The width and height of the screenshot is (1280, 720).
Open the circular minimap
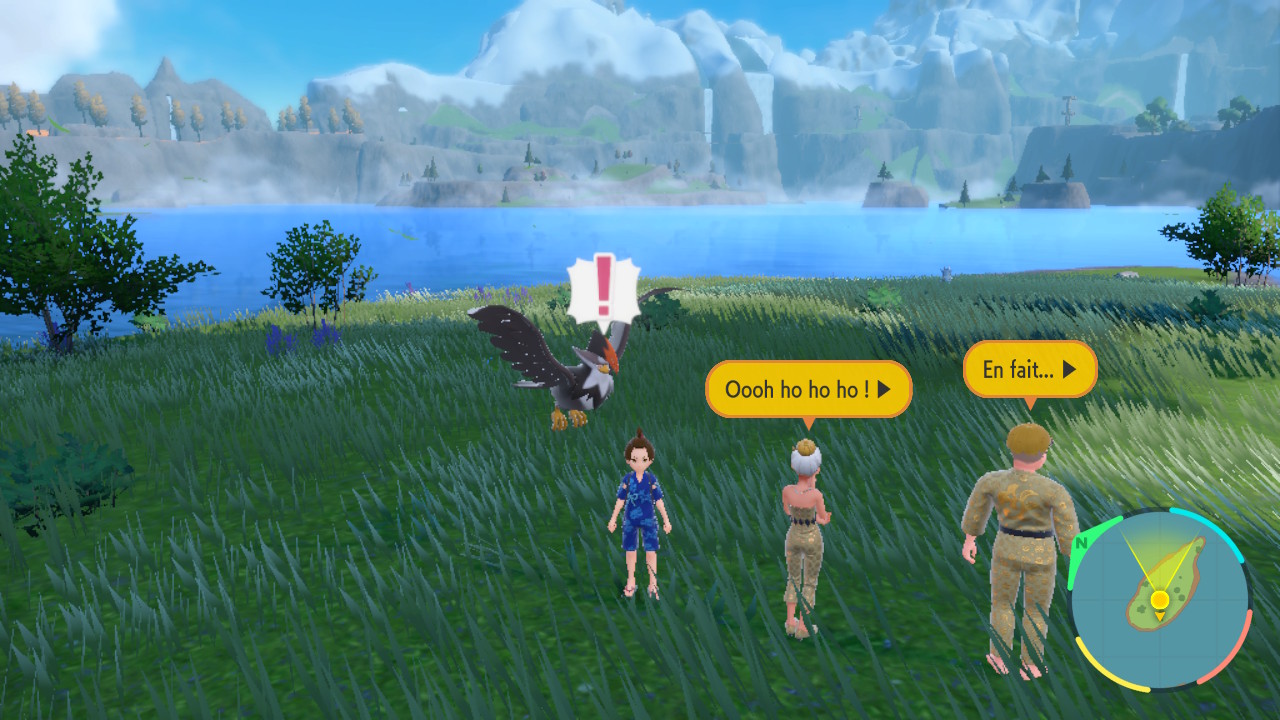click(1159, 600)
